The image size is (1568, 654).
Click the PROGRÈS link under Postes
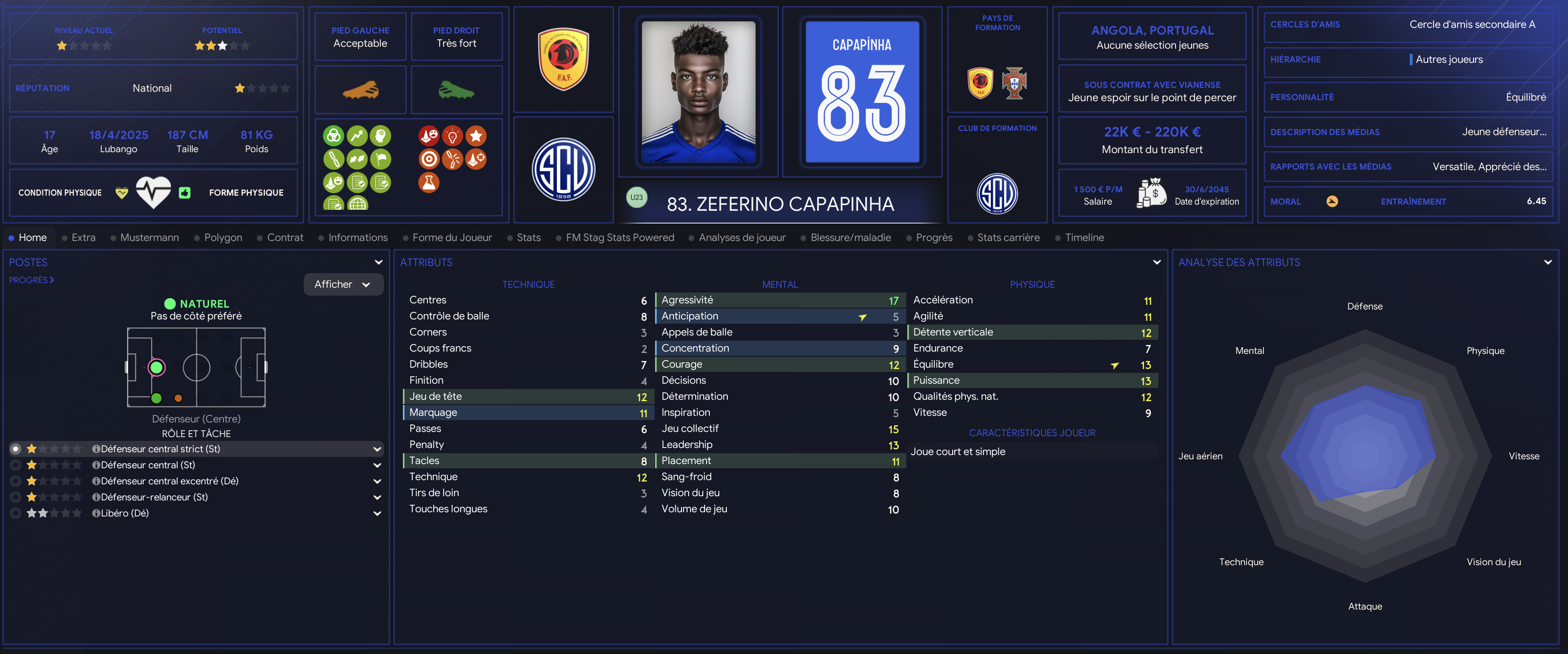click(31, 280)
